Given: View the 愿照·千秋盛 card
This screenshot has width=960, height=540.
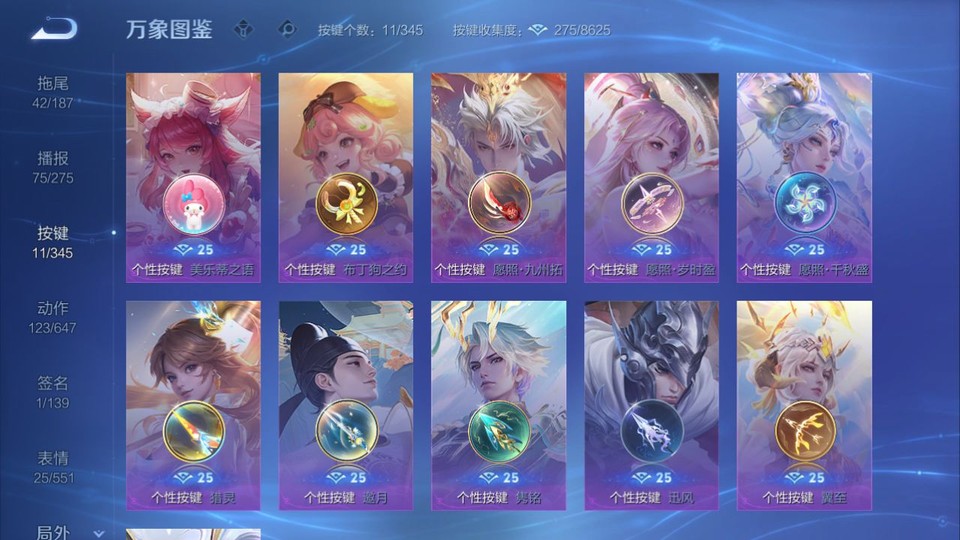Looking at the screenshot, I should 804,177.
